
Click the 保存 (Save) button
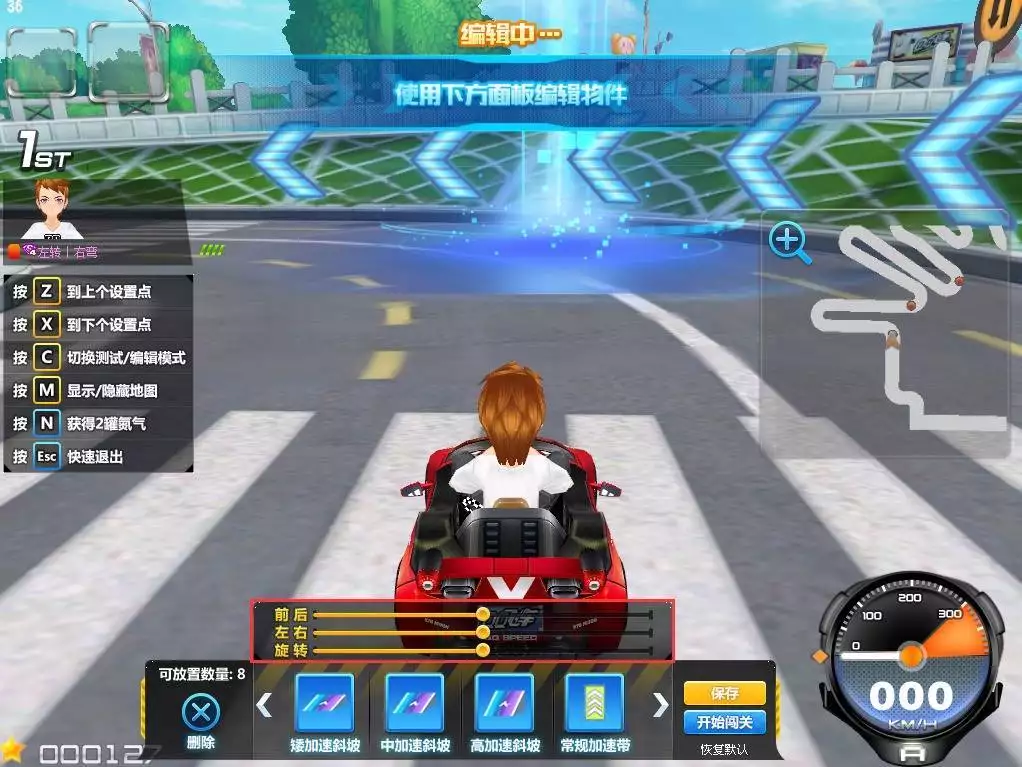tap(724, 693)
